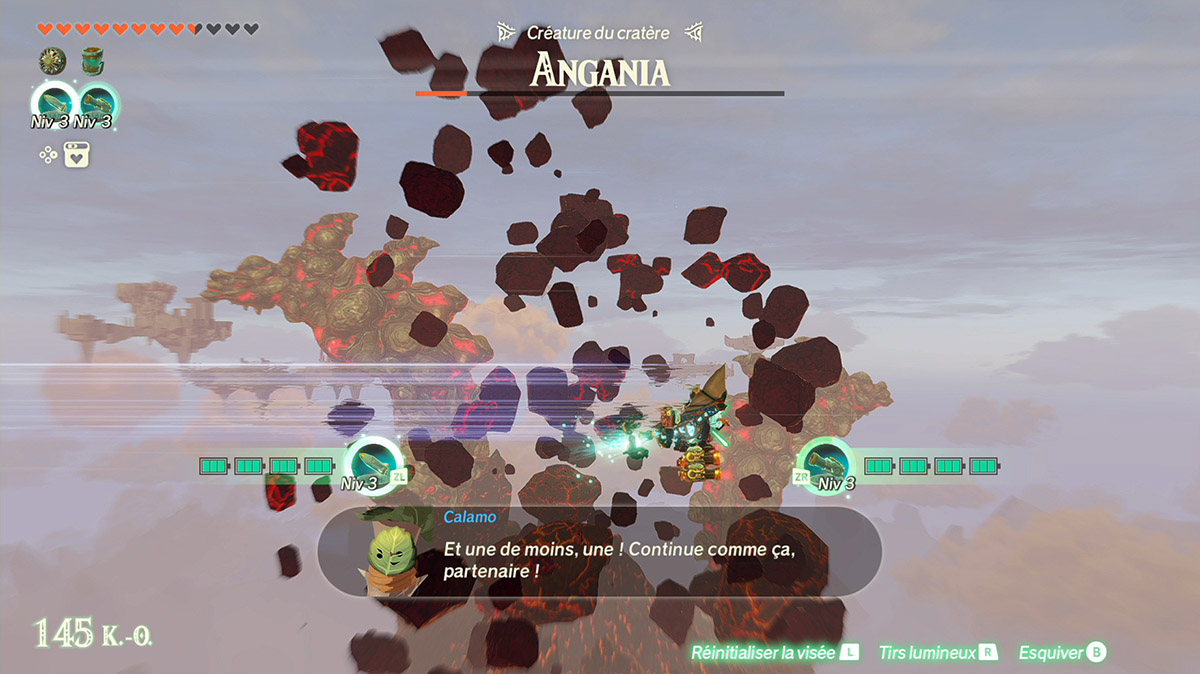Select the green barrel device icon

tap(93, 62)
